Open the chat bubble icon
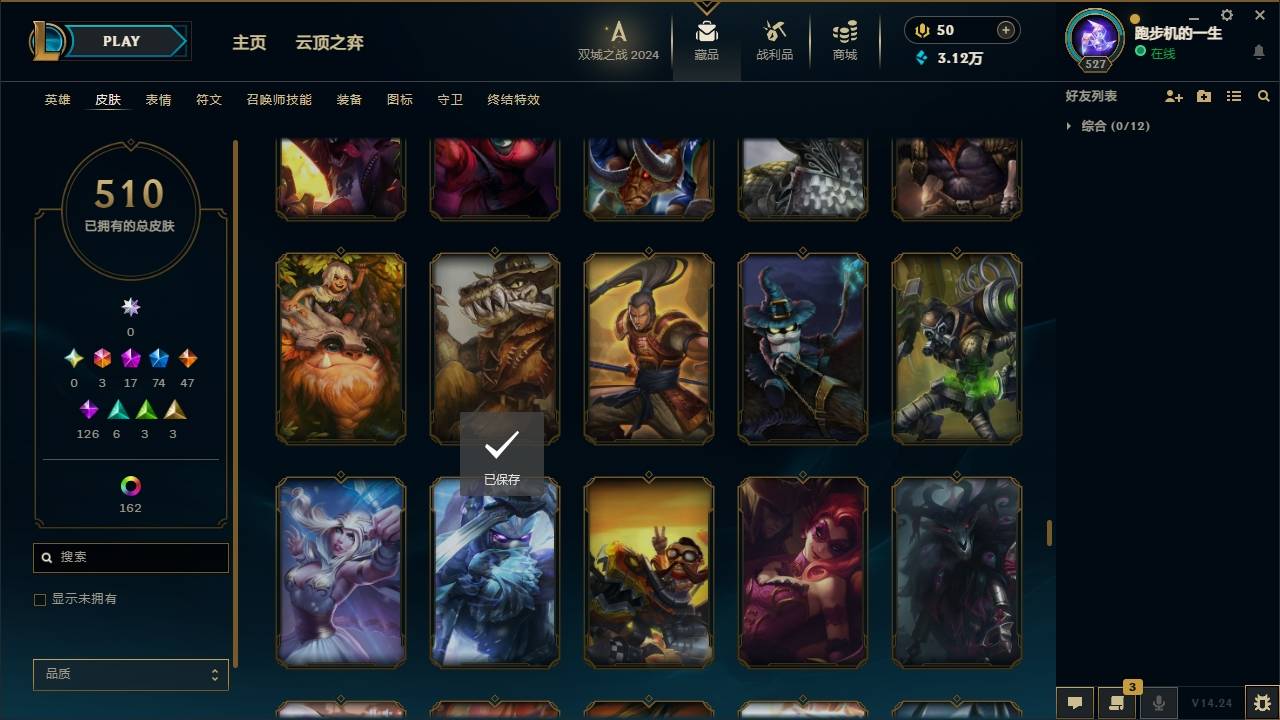The image size is (1280, 720). pos(1074,702)
